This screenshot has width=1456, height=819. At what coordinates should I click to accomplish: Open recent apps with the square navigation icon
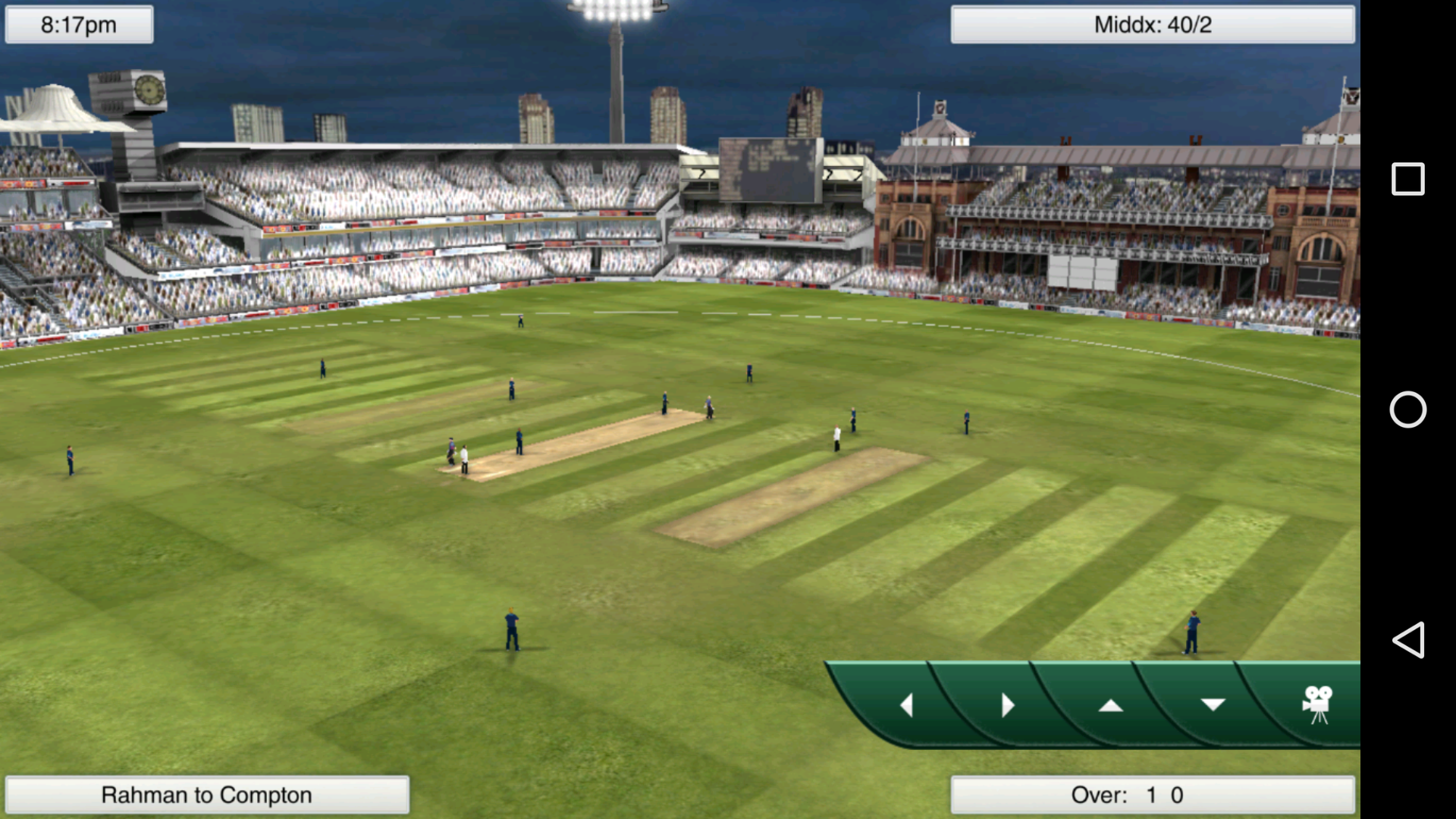click(x=1408, y=178)
